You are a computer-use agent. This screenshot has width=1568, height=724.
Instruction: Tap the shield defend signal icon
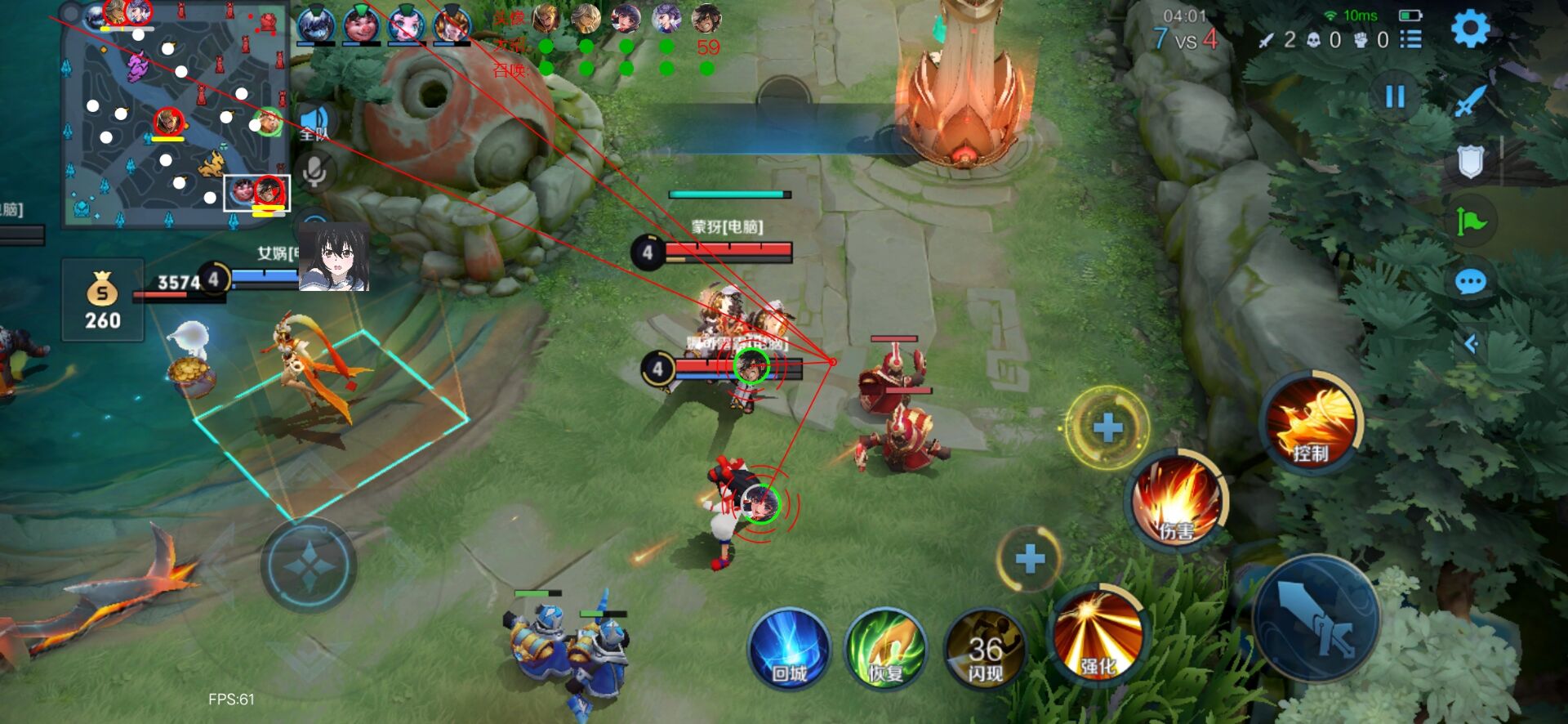[1470, 162]
